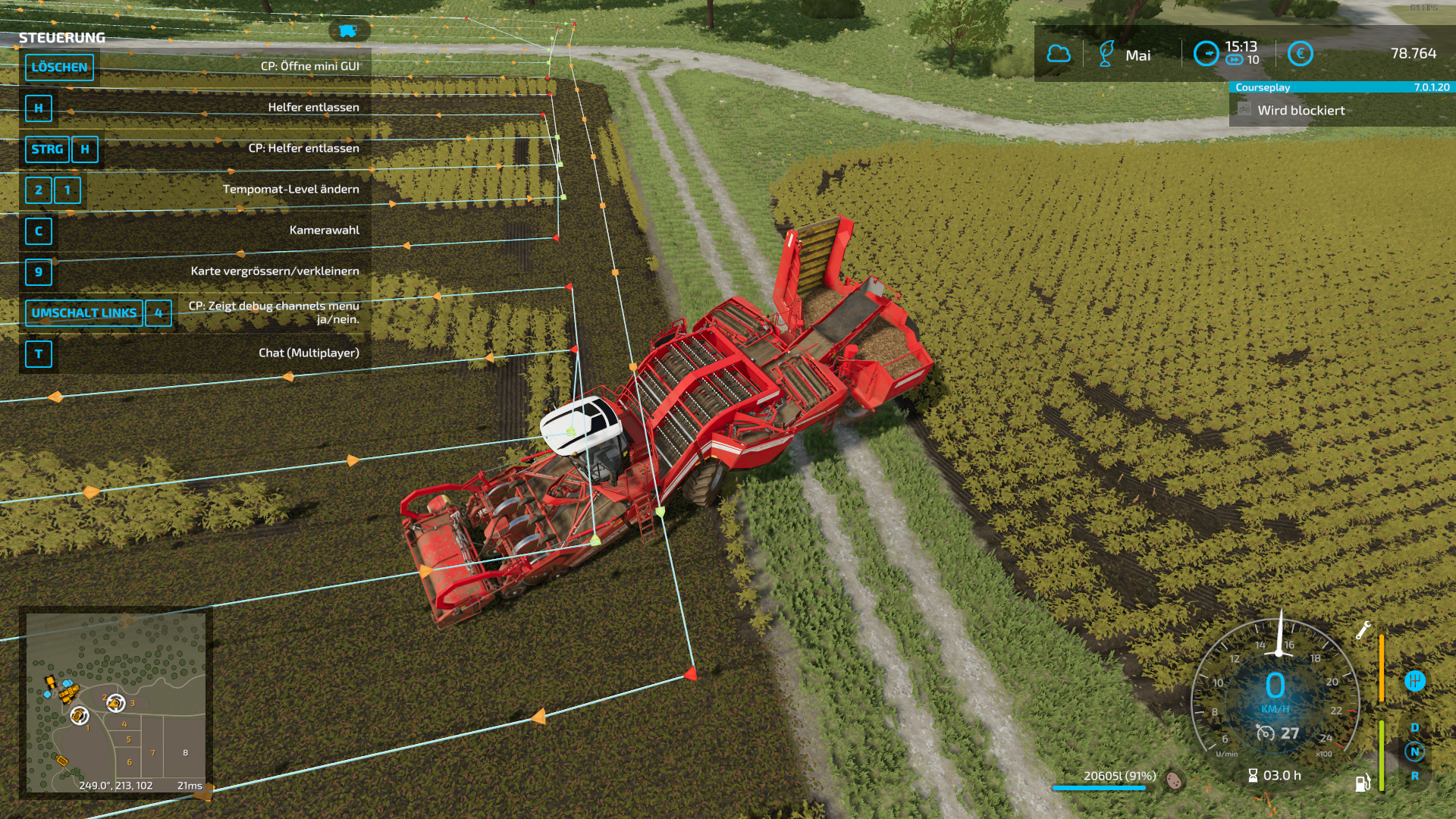Click the wrench damage icon
Screen dimensions: 1456x819
[x=1363, y=630]
